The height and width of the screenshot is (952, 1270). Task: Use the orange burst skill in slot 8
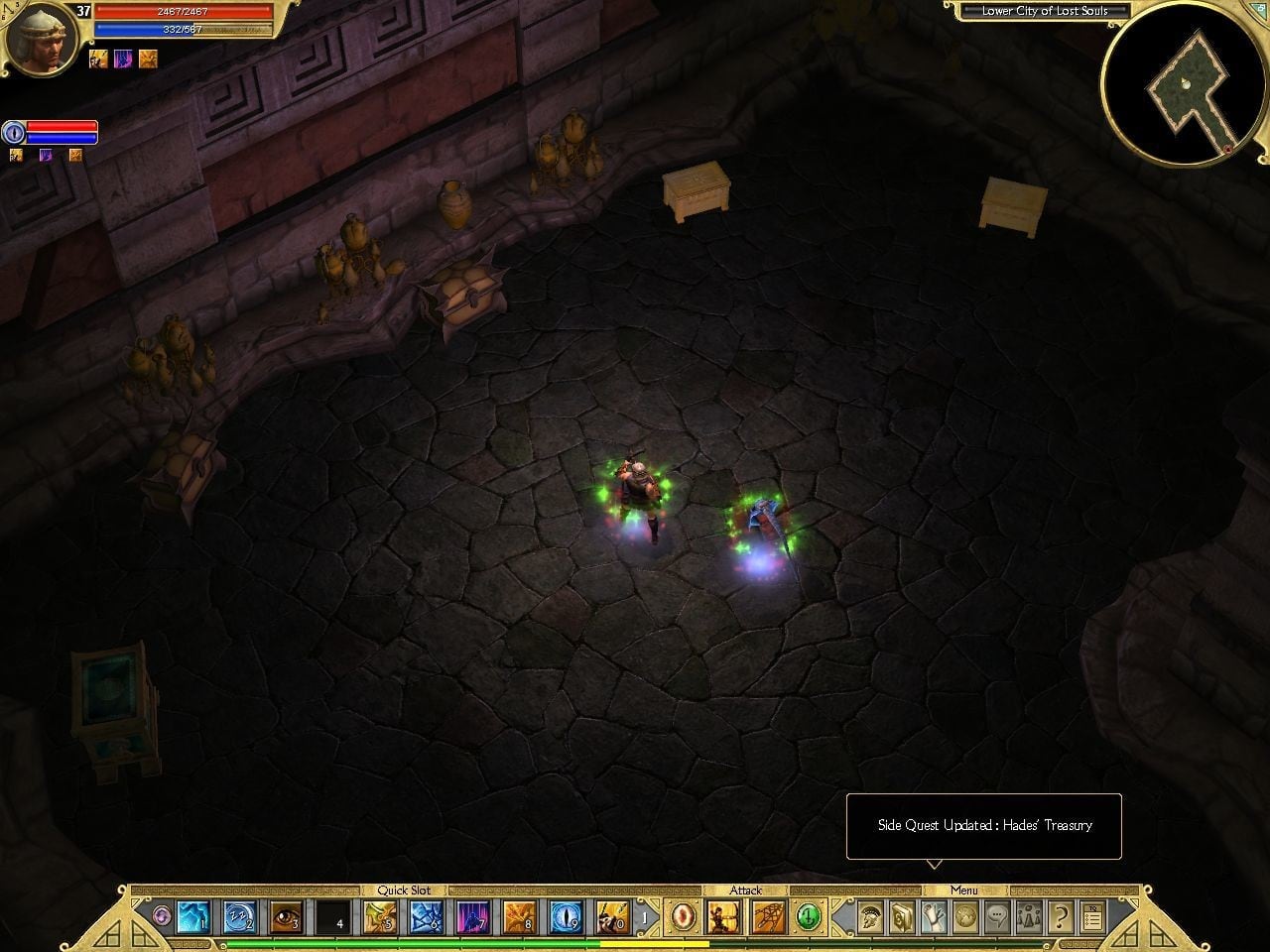520,917
